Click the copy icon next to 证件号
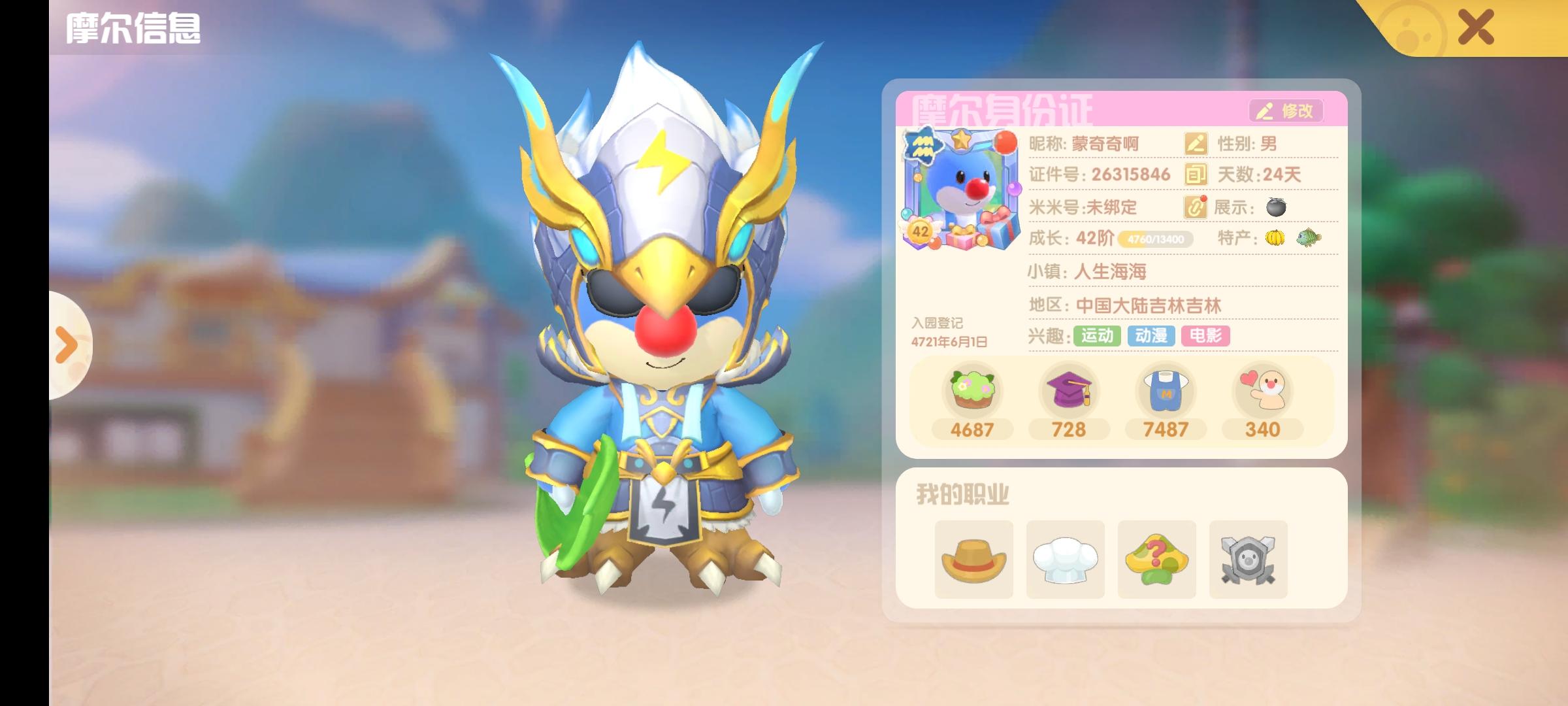Image resolution: width=1568 pixels, height=706 pixels. pyautogui.click(x=1196, y=175)
